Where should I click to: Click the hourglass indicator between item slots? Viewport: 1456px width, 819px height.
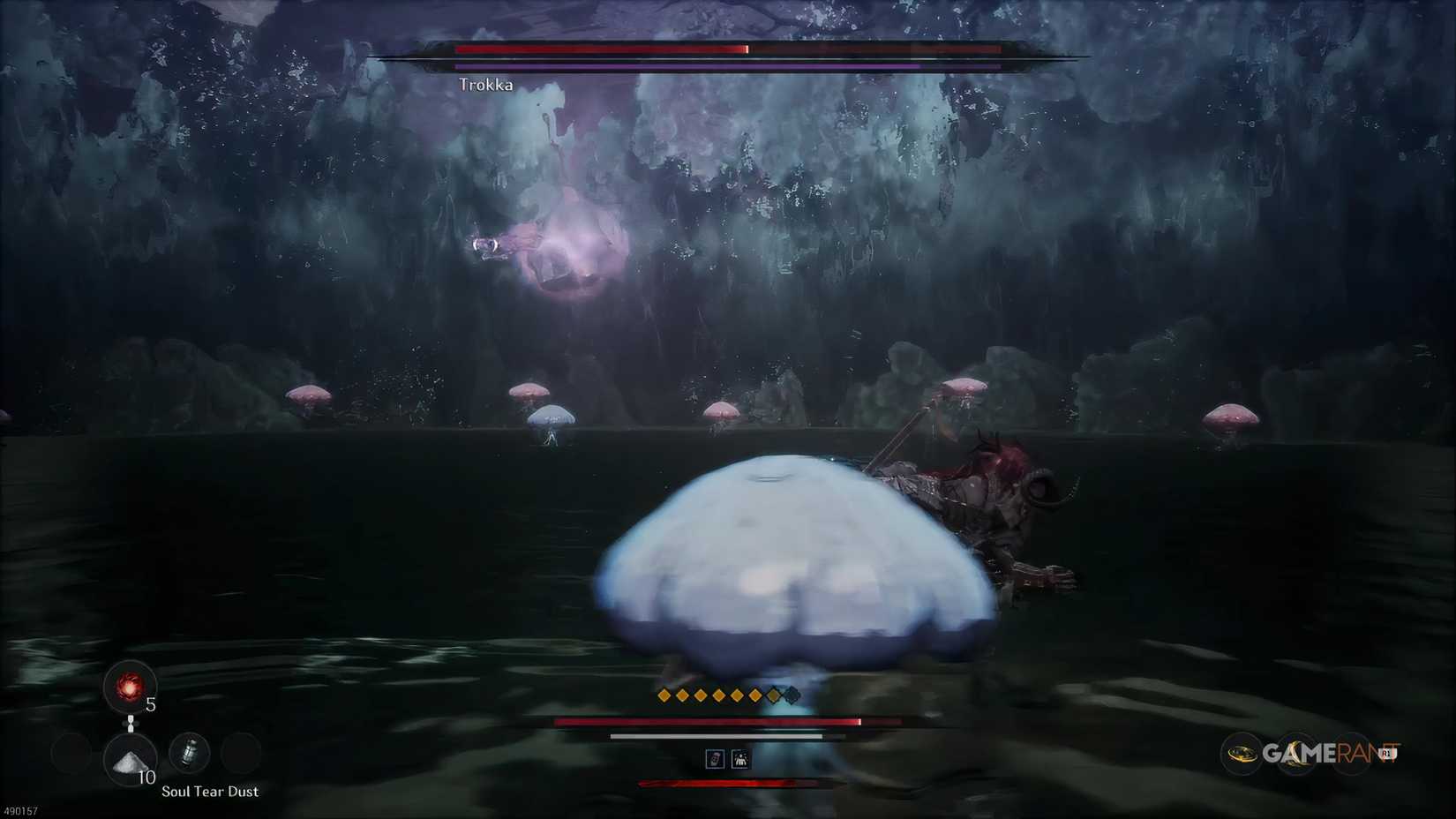coord(131,724)
